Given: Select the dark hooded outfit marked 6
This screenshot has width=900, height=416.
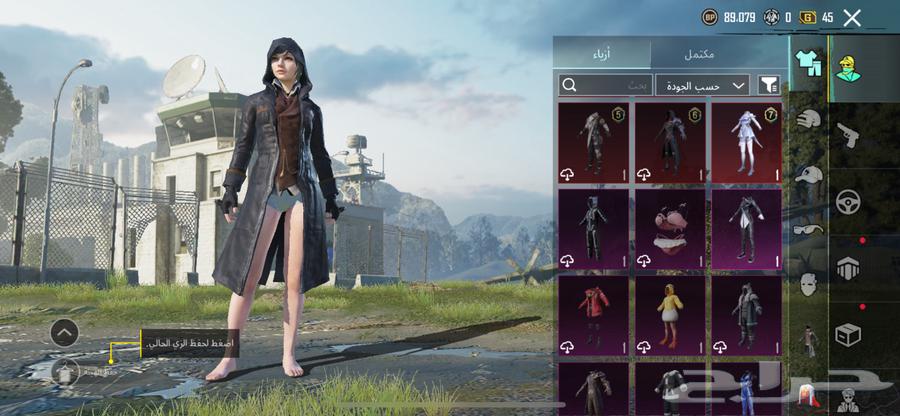Looking at the screenshot, I should coord(669,142).
